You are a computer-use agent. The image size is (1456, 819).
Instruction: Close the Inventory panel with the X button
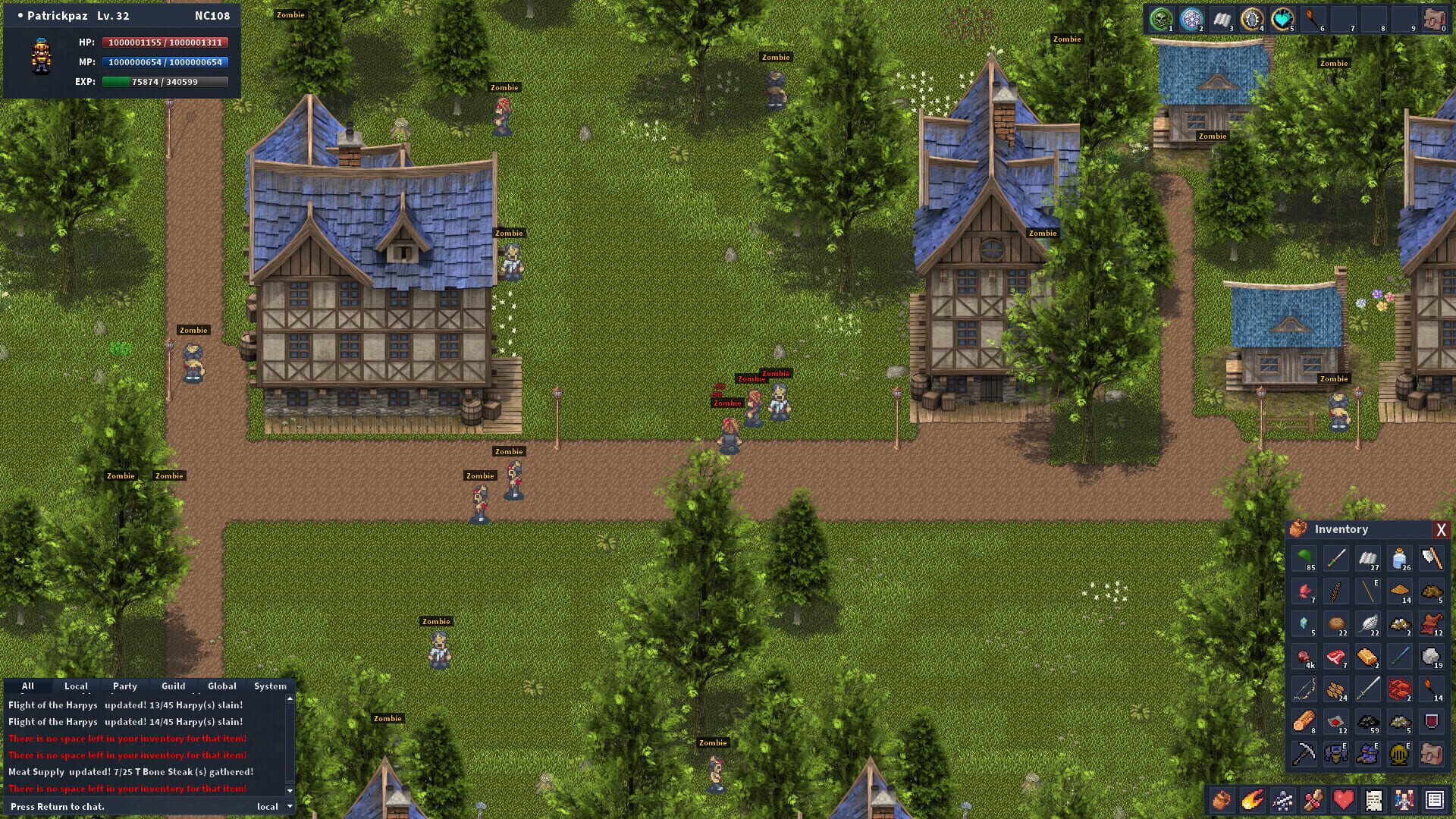coord(1441,529)
